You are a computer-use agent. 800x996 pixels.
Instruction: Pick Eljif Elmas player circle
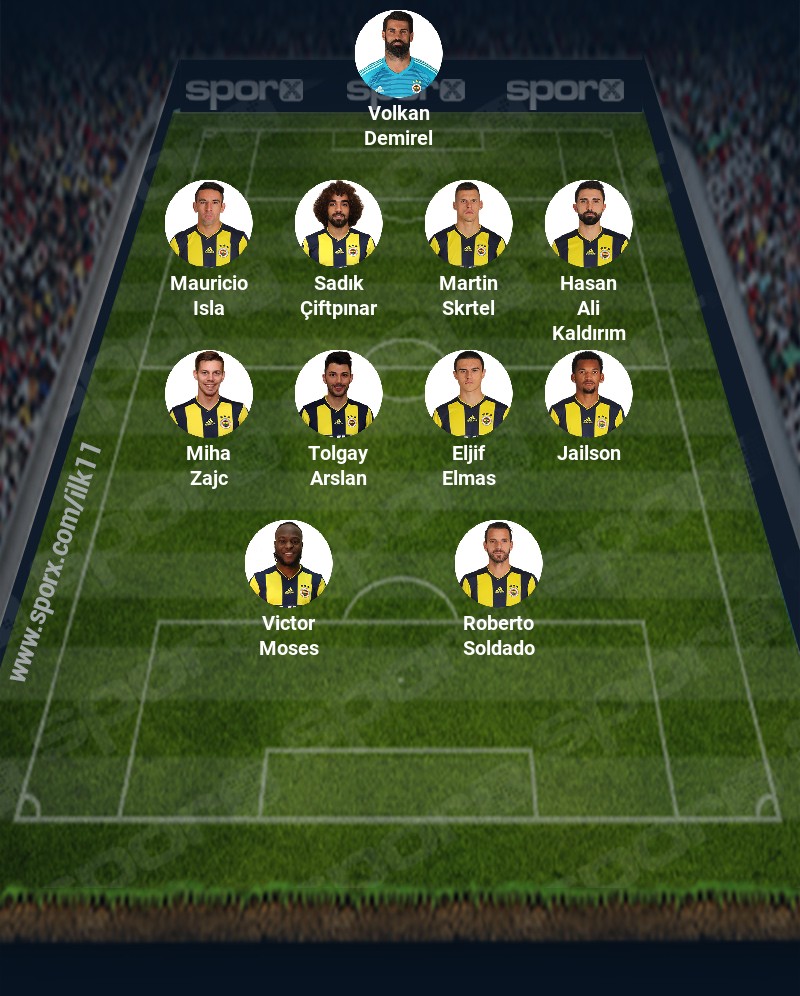[x=468, y=394]
